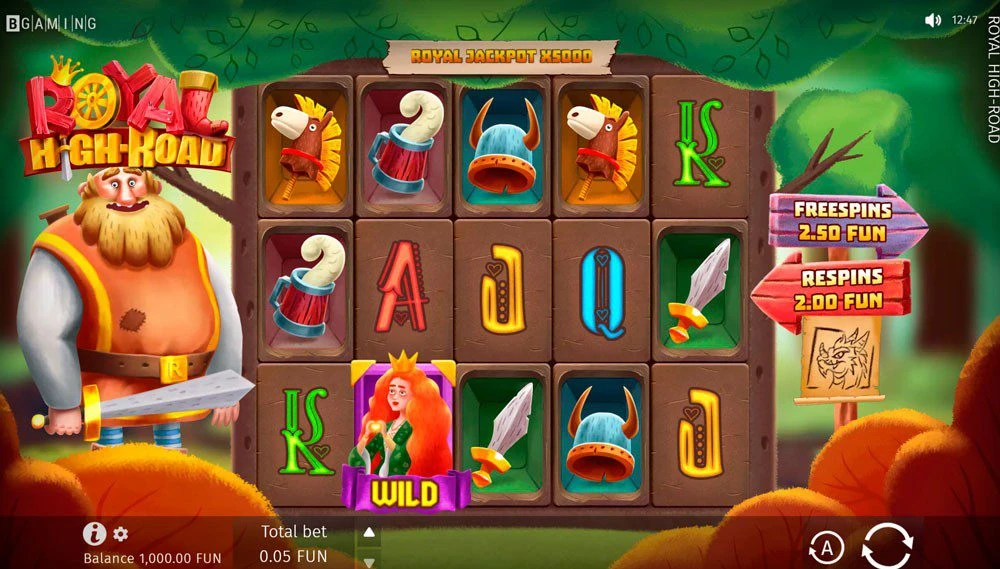
Task: Open the game info page
Action: [x=94, y=534]
